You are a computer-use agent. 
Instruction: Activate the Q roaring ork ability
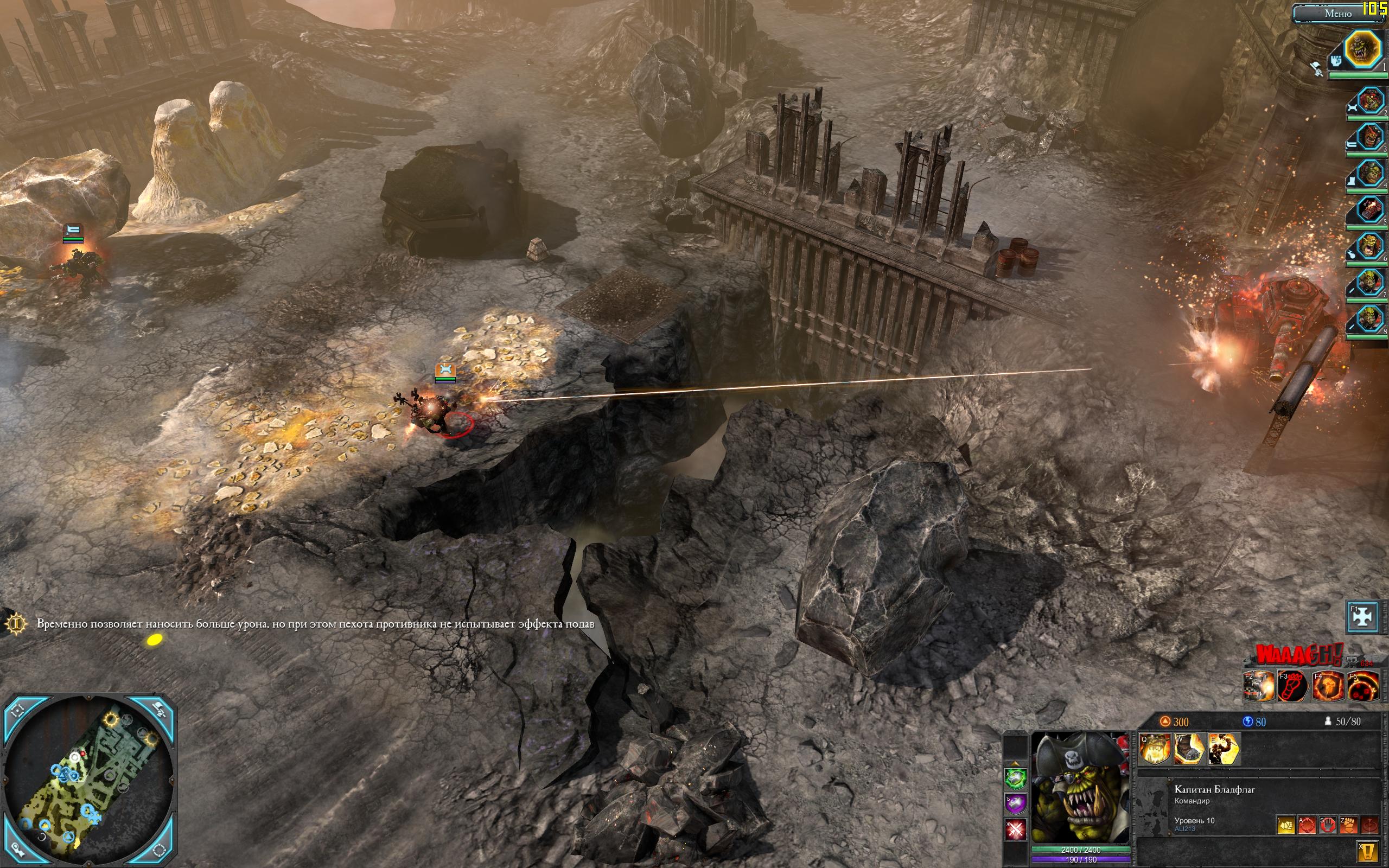coord(1154,749)
